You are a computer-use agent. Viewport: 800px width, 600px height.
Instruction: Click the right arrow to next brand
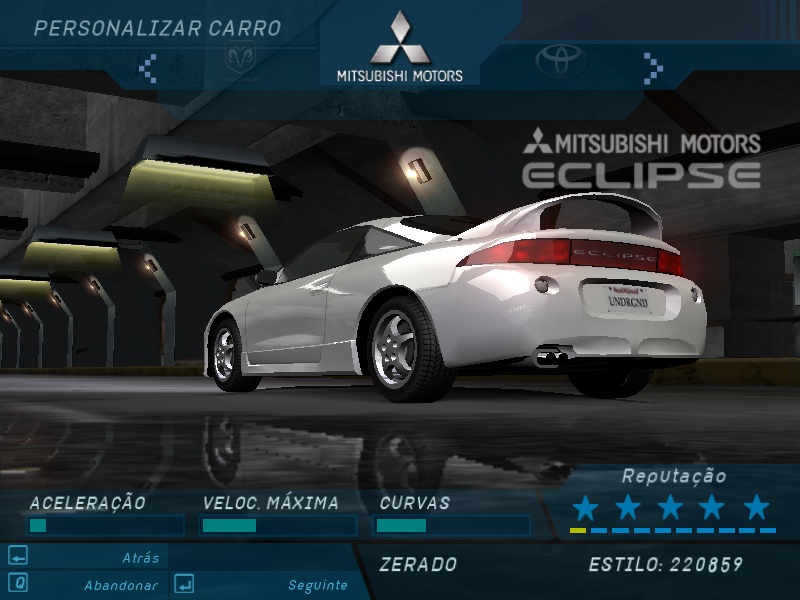point(653,67)
